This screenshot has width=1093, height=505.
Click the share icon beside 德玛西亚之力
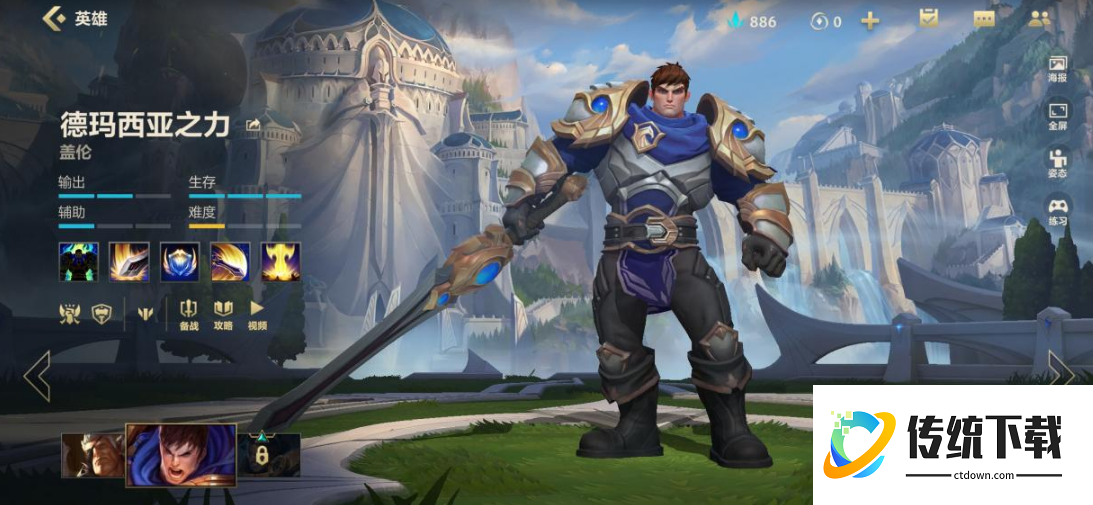pyautogui.click(x=253, y=125)
